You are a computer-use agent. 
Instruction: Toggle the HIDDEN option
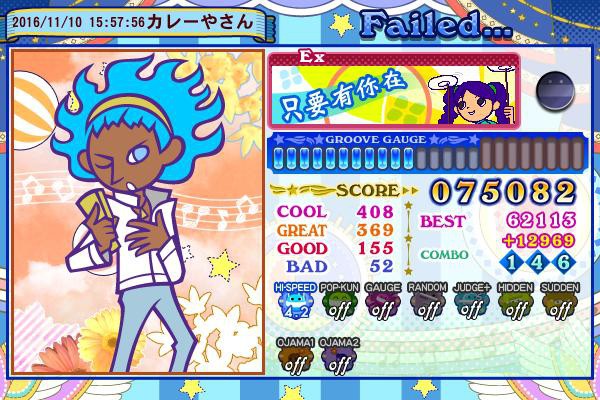click(516, 304)
